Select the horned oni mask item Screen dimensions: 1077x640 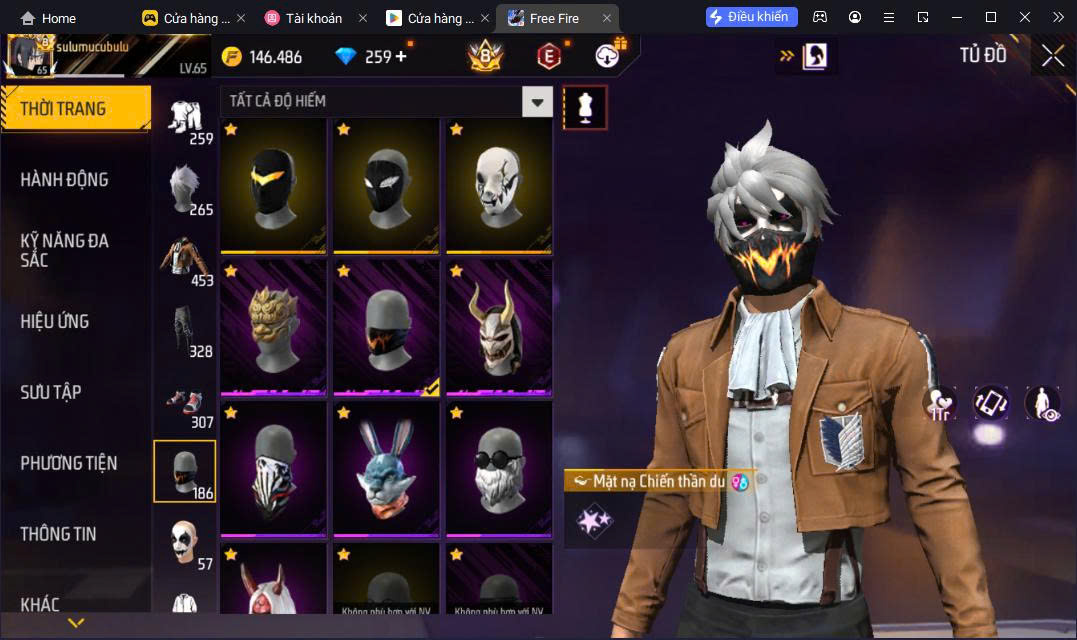499,326
